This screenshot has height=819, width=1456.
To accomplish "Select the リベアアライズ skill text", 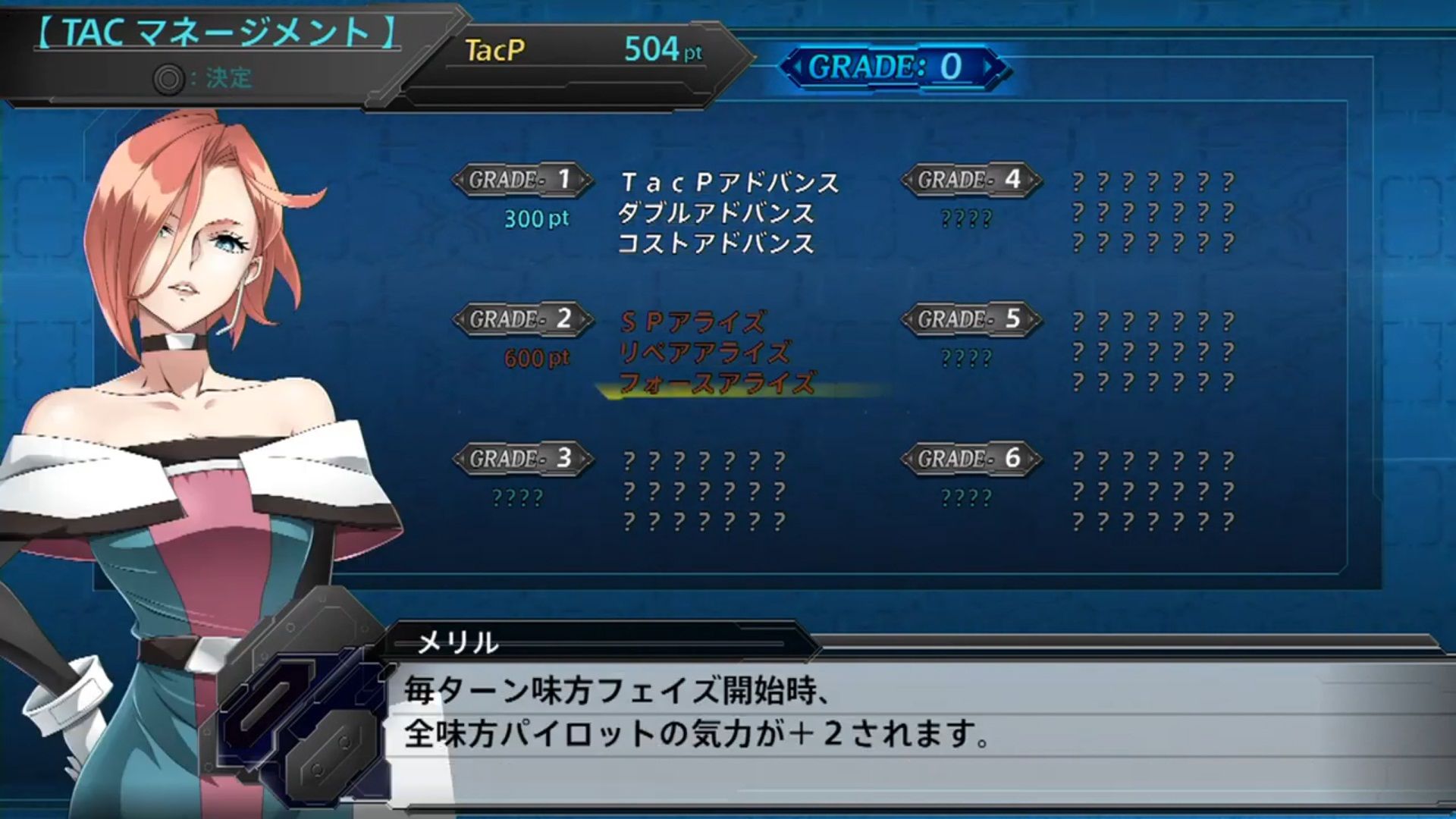I will (705, 353).
